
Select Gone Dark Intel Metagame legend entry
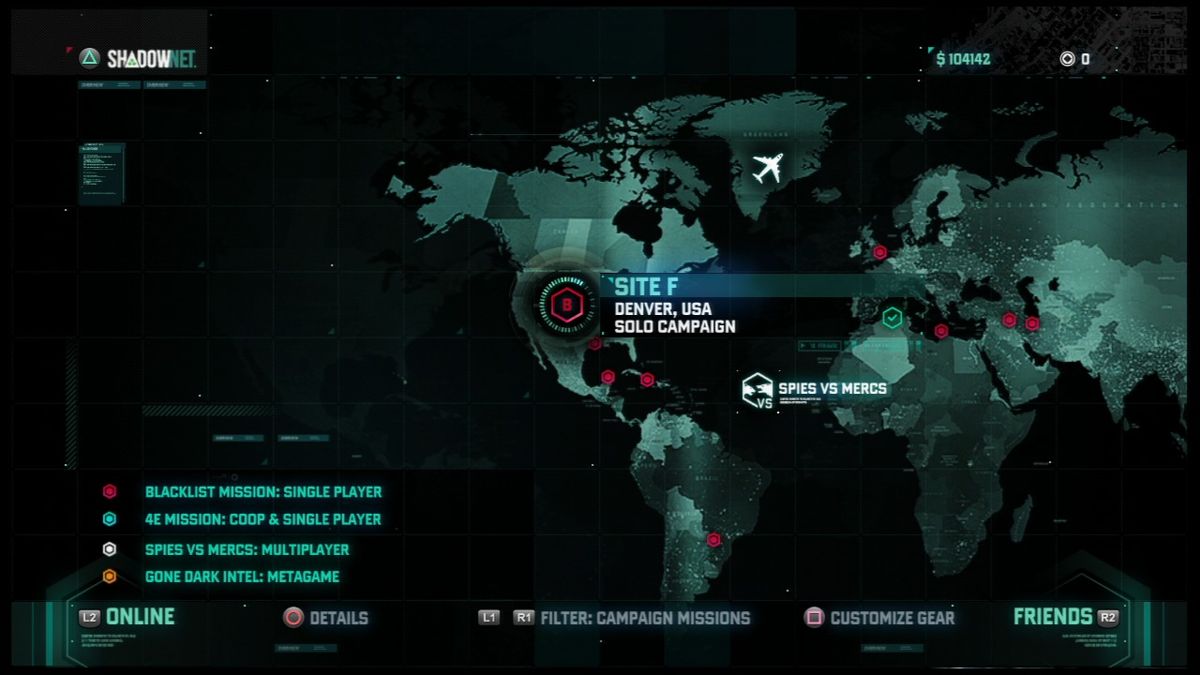(x=241, y=577)
